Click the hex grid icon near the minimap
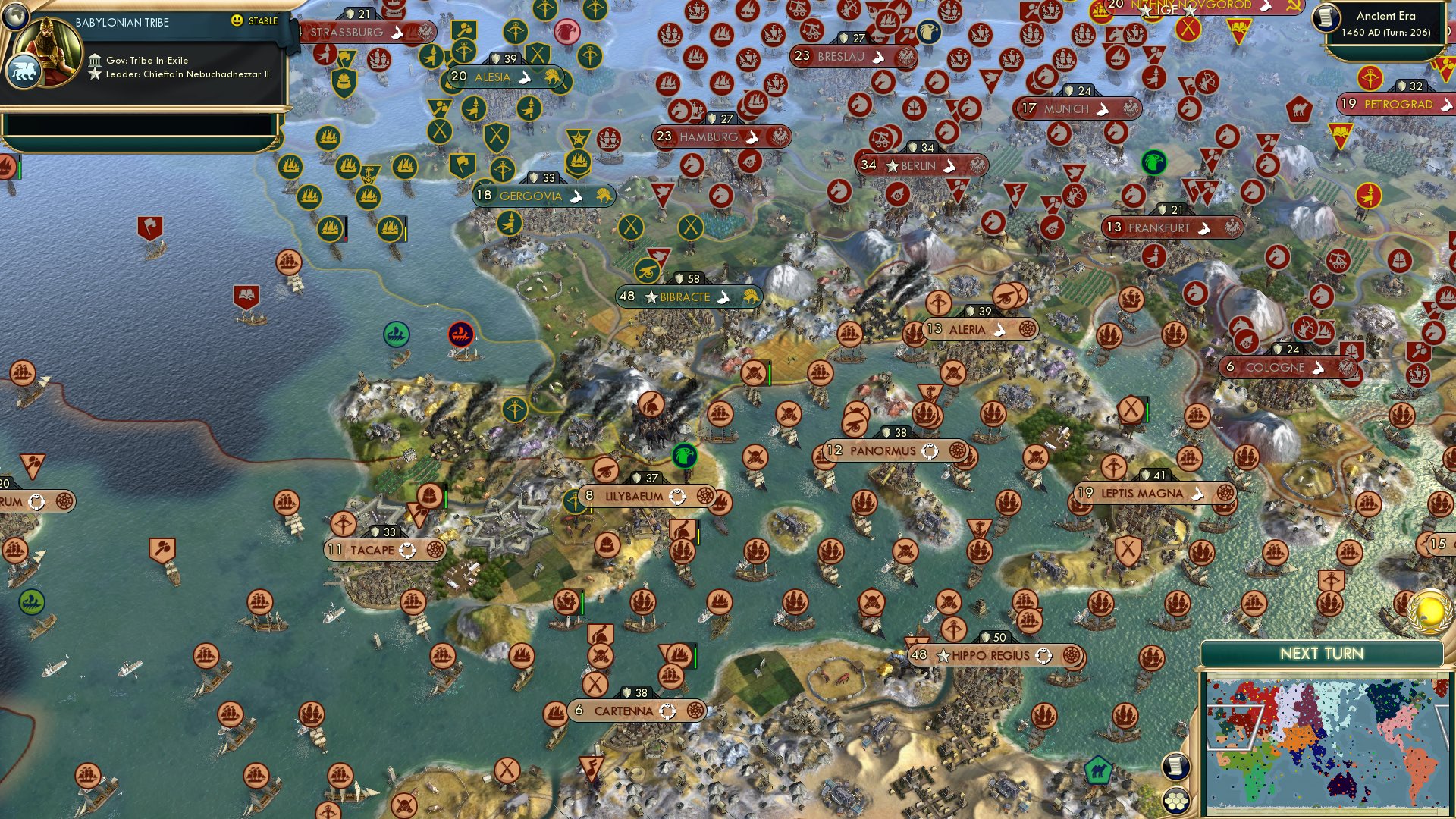Viewport: 1456px width, 819px height. [x=1177, y=801]
